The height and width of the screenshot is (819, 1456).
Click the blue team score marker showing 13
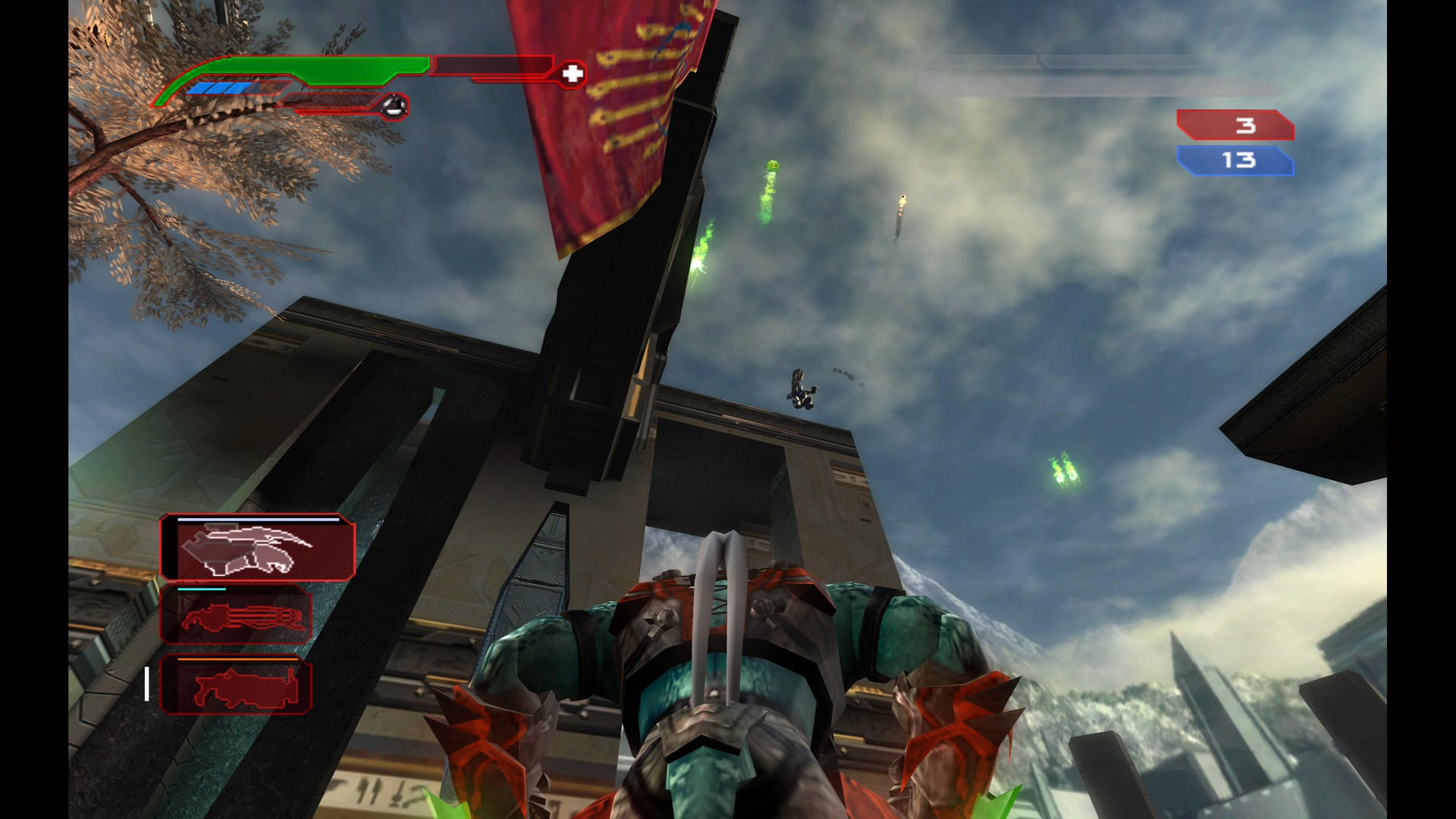1235,161
